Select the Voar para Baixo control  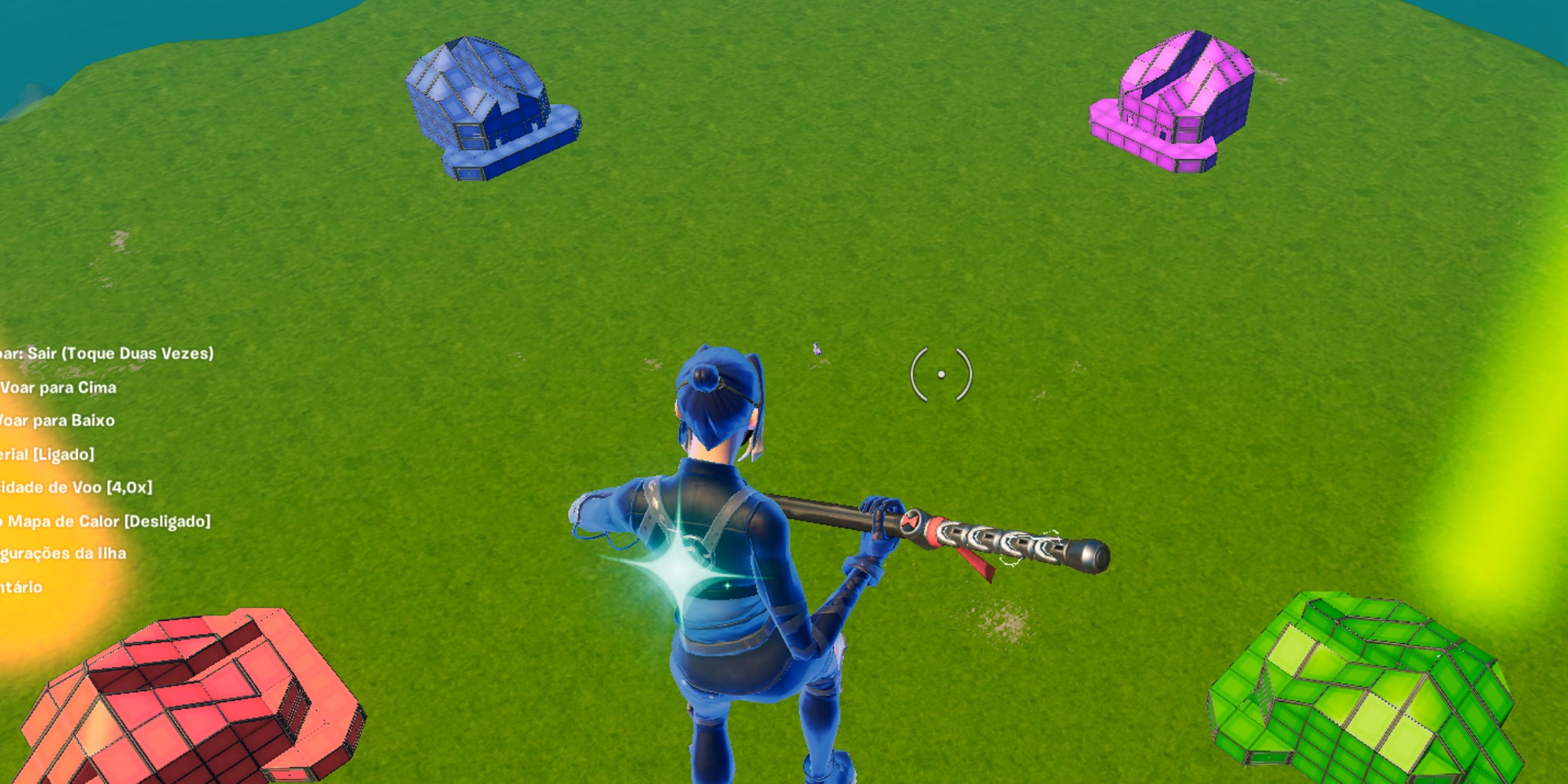coord(57,421)
